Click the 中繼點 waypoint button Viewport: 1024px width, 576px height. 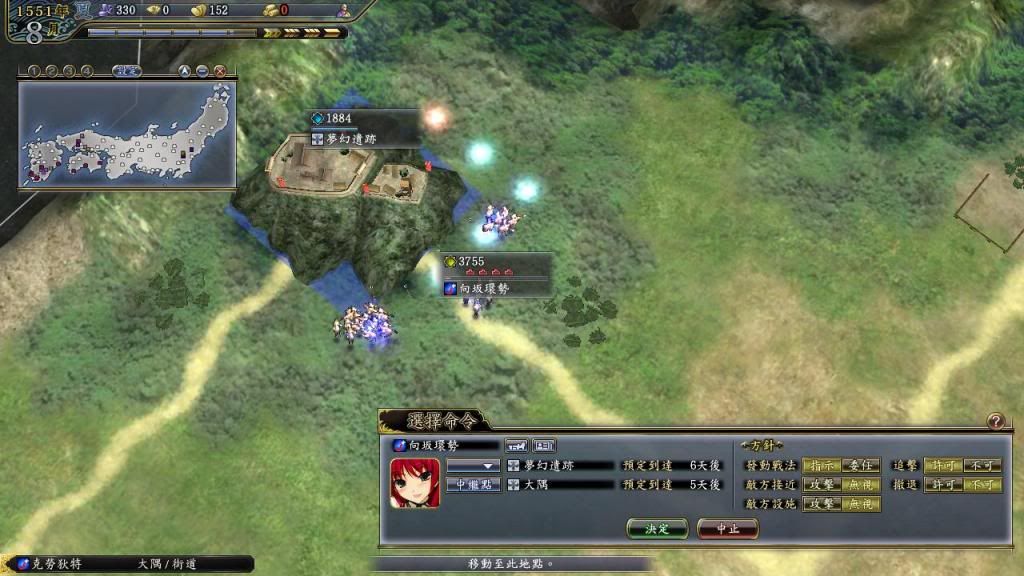[x=472, y=485]
